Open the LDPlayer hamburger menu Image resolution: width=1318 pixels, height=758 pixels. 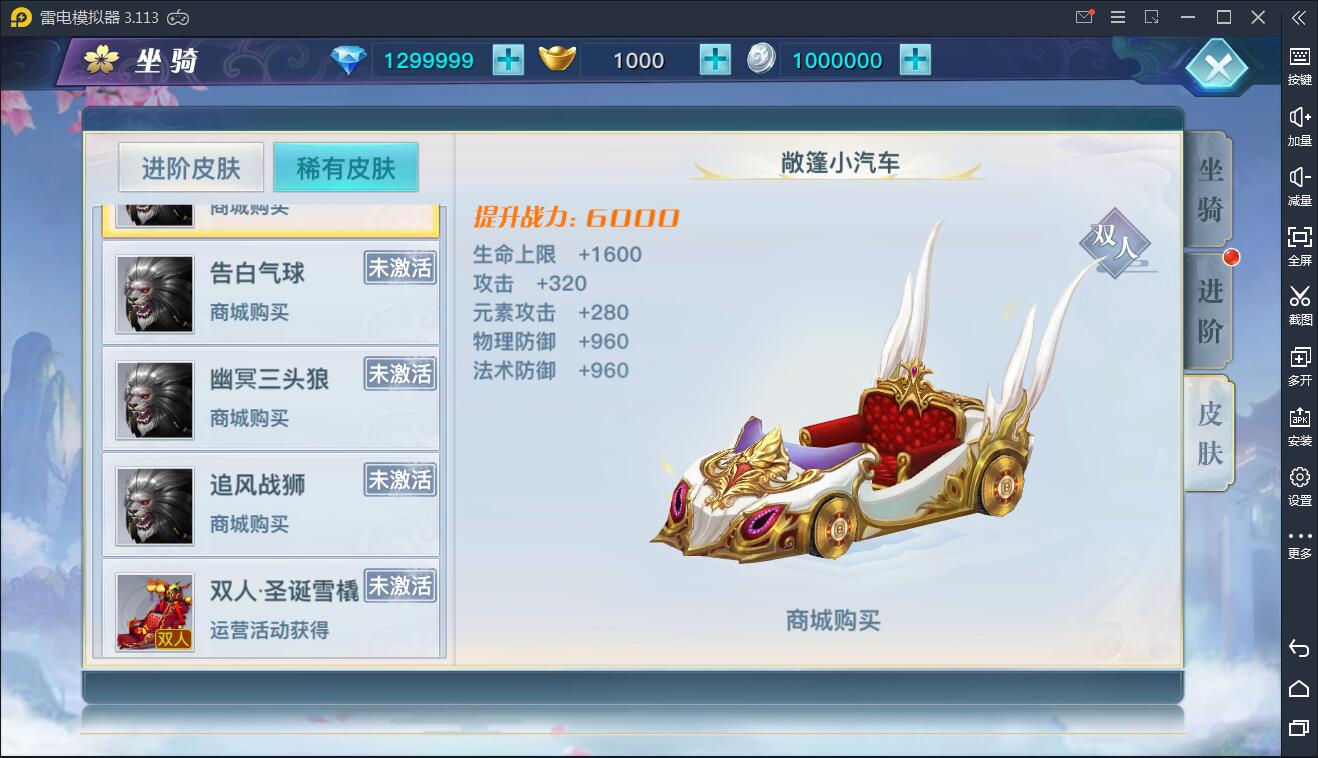[x=1117, y=17]
